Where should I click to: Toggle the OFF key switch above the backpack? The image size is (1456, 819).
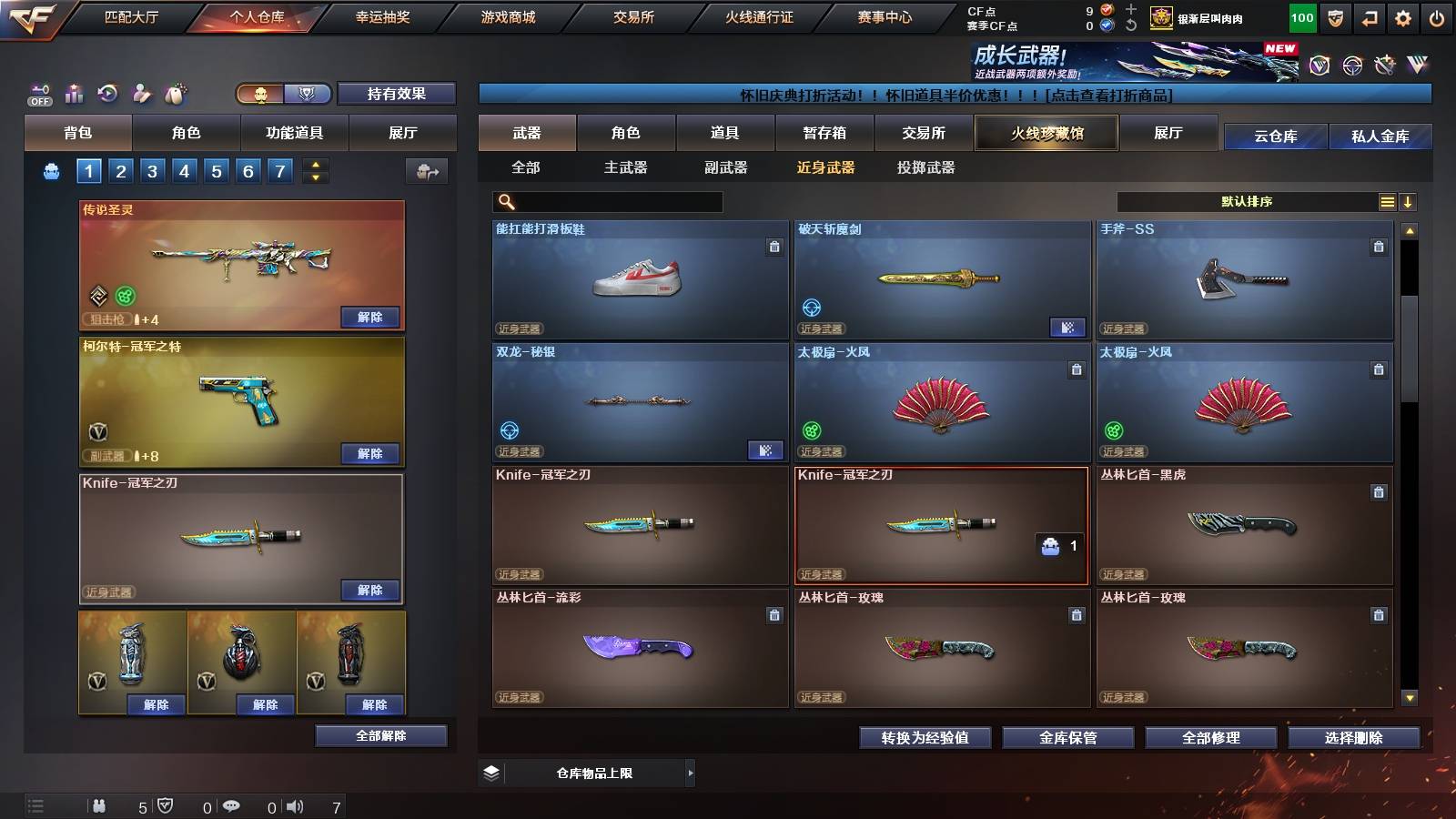(38, 92)
